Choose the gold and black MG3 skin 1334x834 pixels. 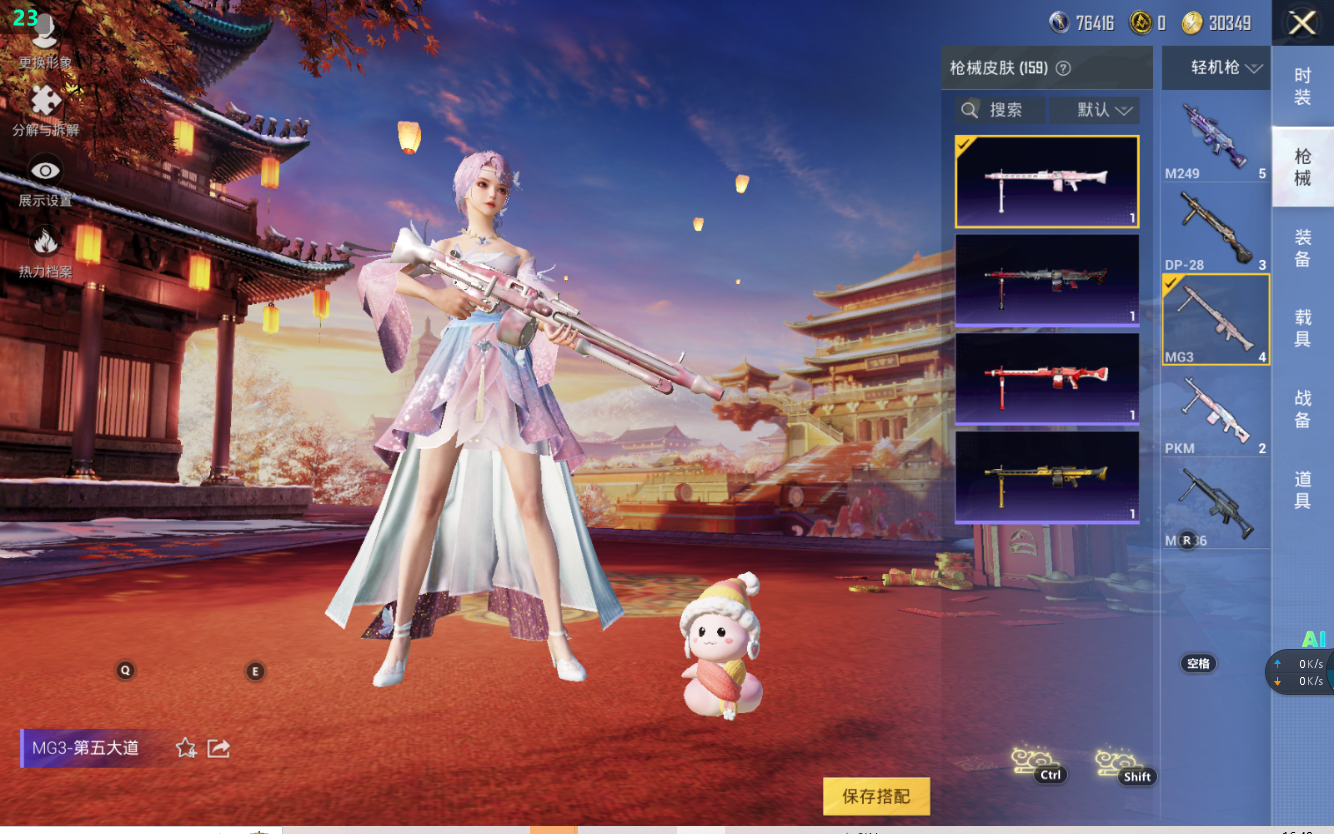coord(1047,476)
